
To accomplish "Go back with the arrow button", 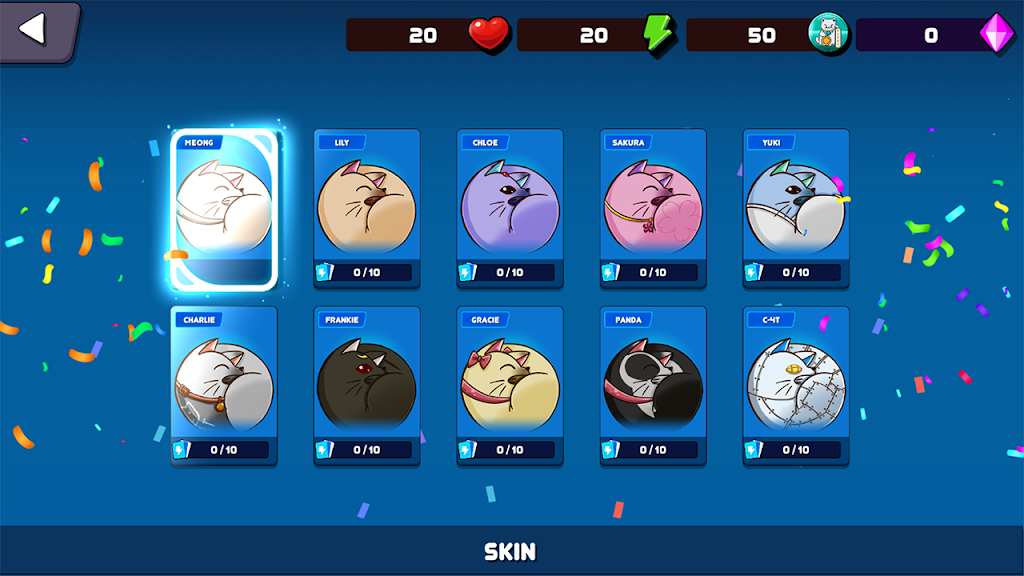I will pos(36,30).
